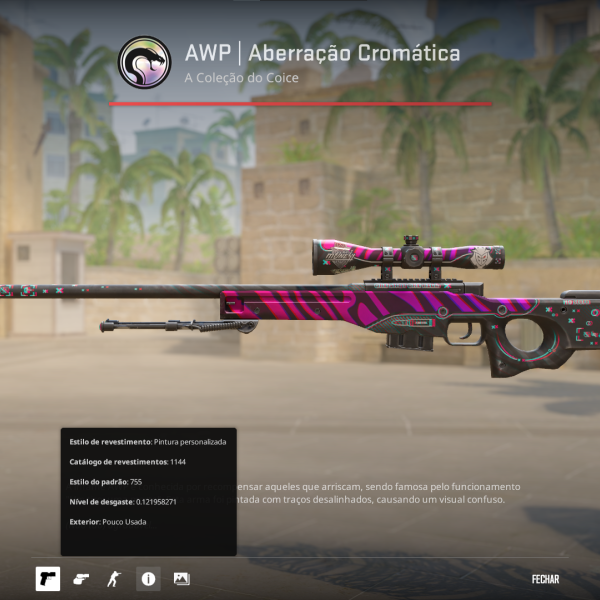Viewport: 600px width, 600px height.
Task: Open the picture background icon
Action: coord(181,579)
